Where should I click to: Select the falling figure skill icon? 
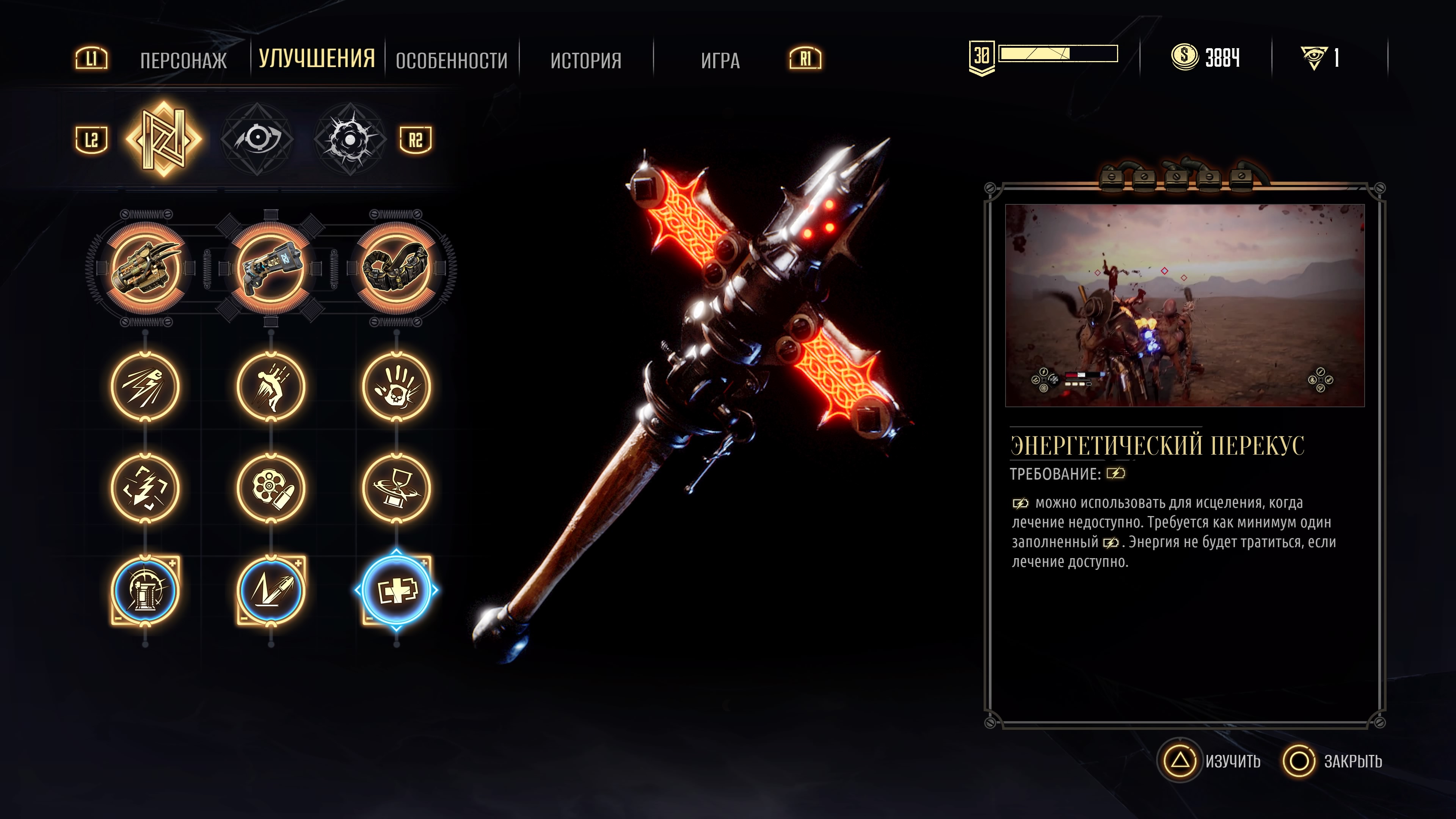pos(271,387)
